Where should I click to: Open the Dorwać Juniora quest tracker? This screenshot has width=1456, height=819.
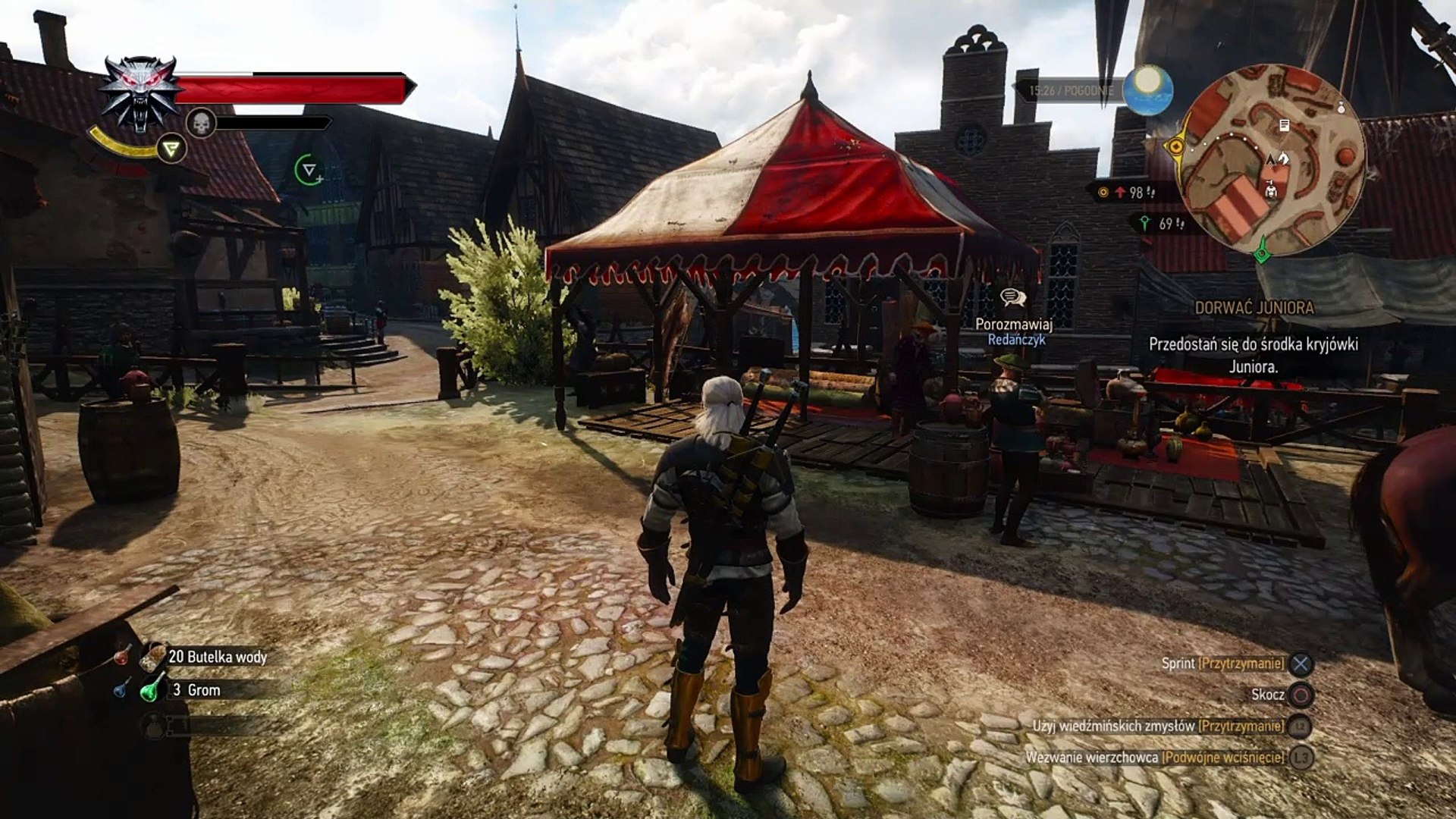click(1254, 308)
